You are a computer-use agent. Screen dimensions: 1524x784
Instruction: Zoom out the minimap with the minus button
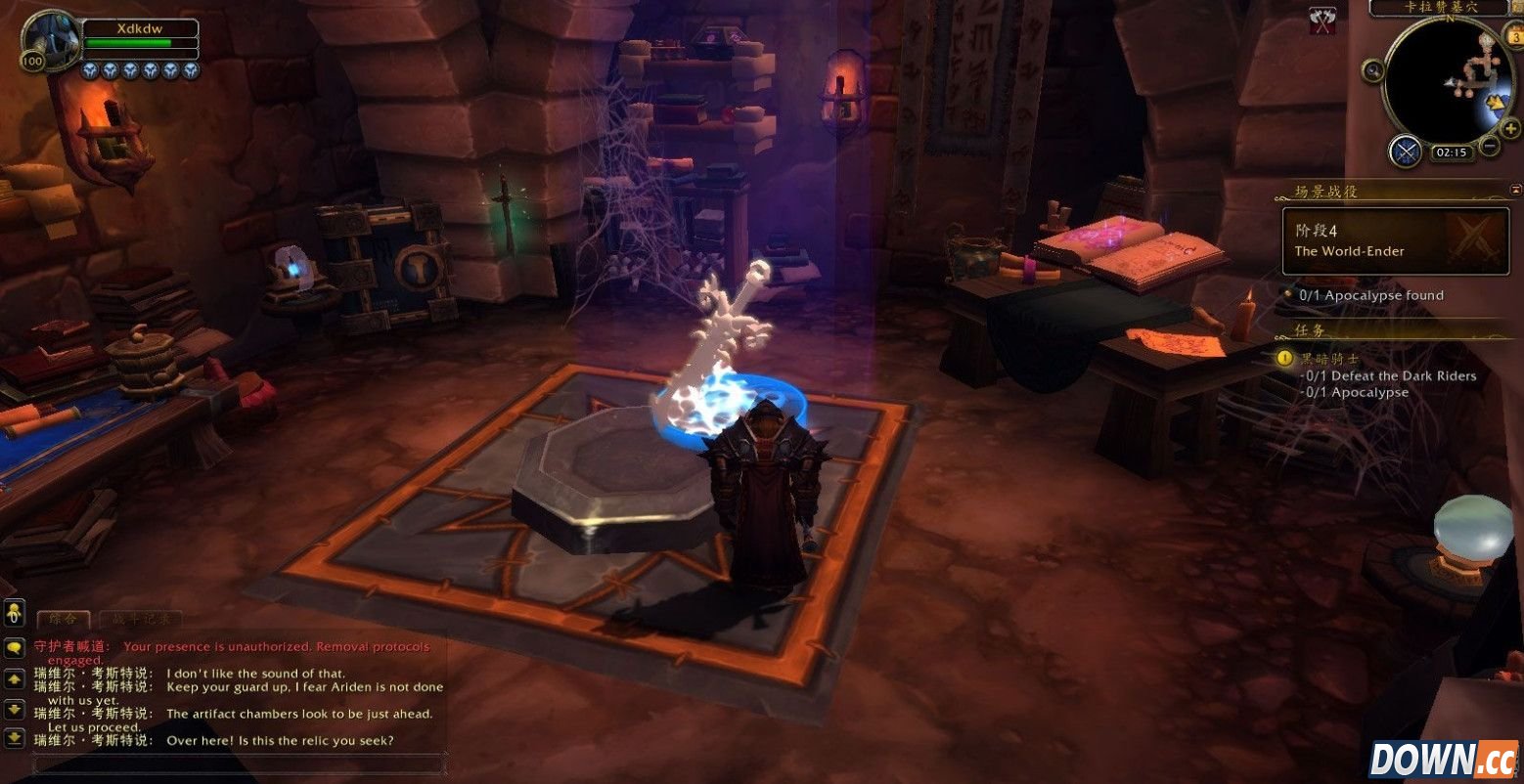[x=1490, y=147]
